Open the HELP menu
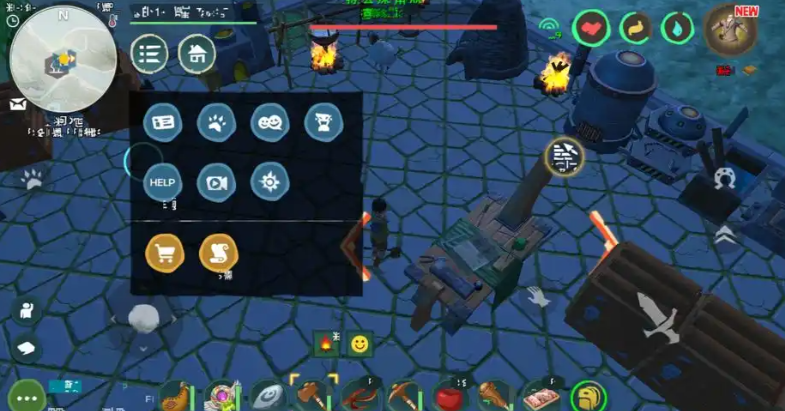Image resolution: width=785 pixels, height=411 pixels. (162, 182)
